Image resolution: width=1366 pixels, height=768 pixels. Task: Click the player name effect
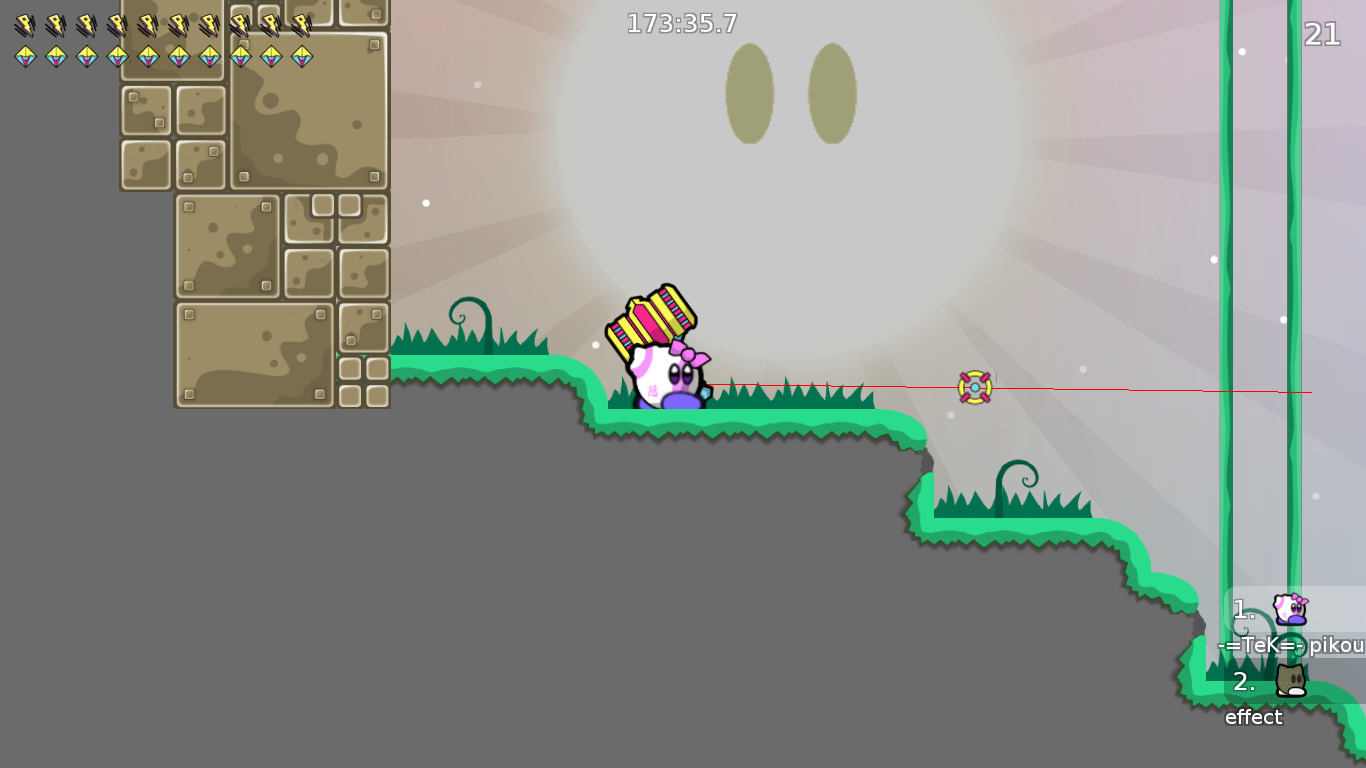[x=1254, y=717]
